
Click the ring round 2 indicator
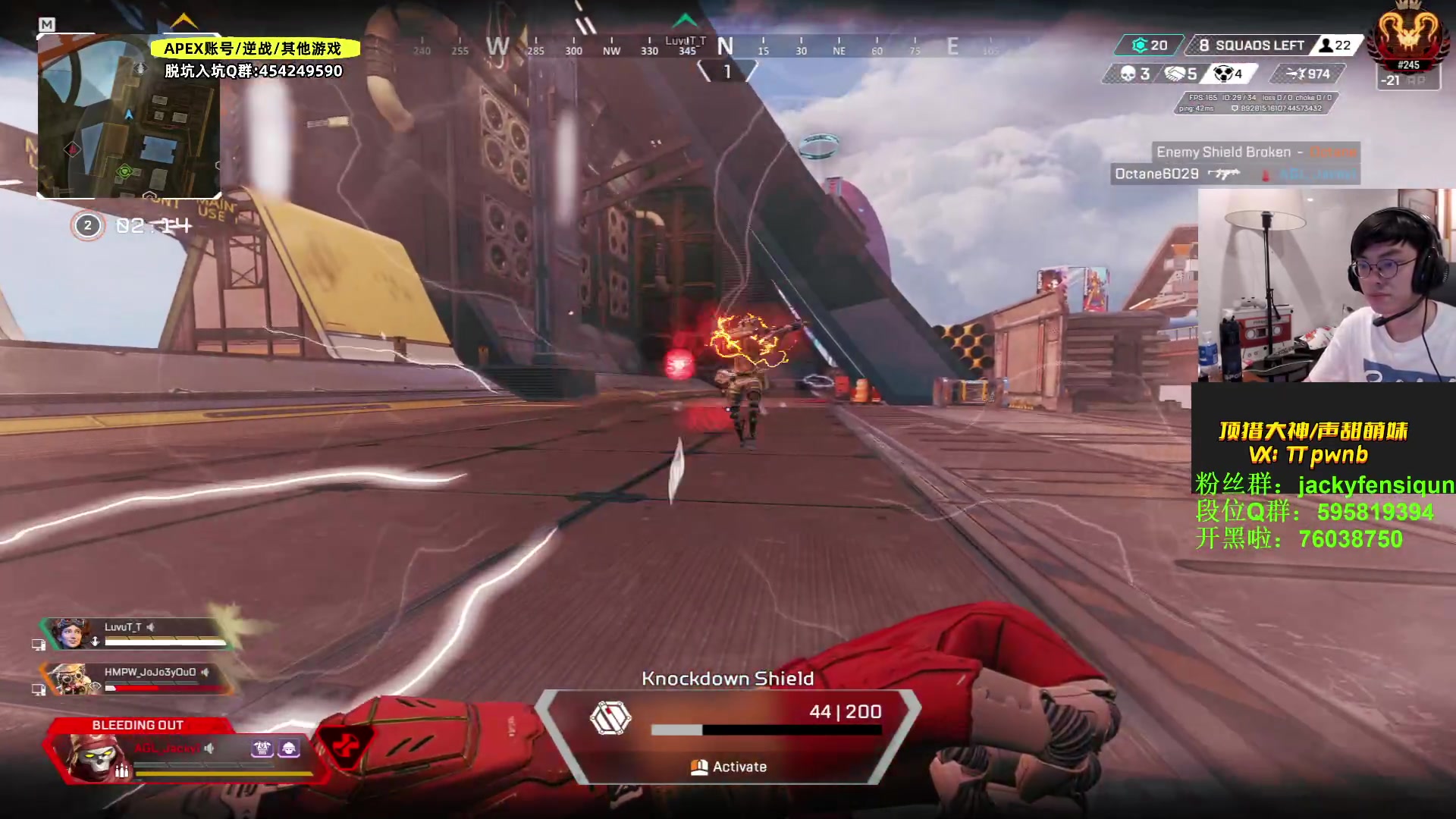(88, 225)
